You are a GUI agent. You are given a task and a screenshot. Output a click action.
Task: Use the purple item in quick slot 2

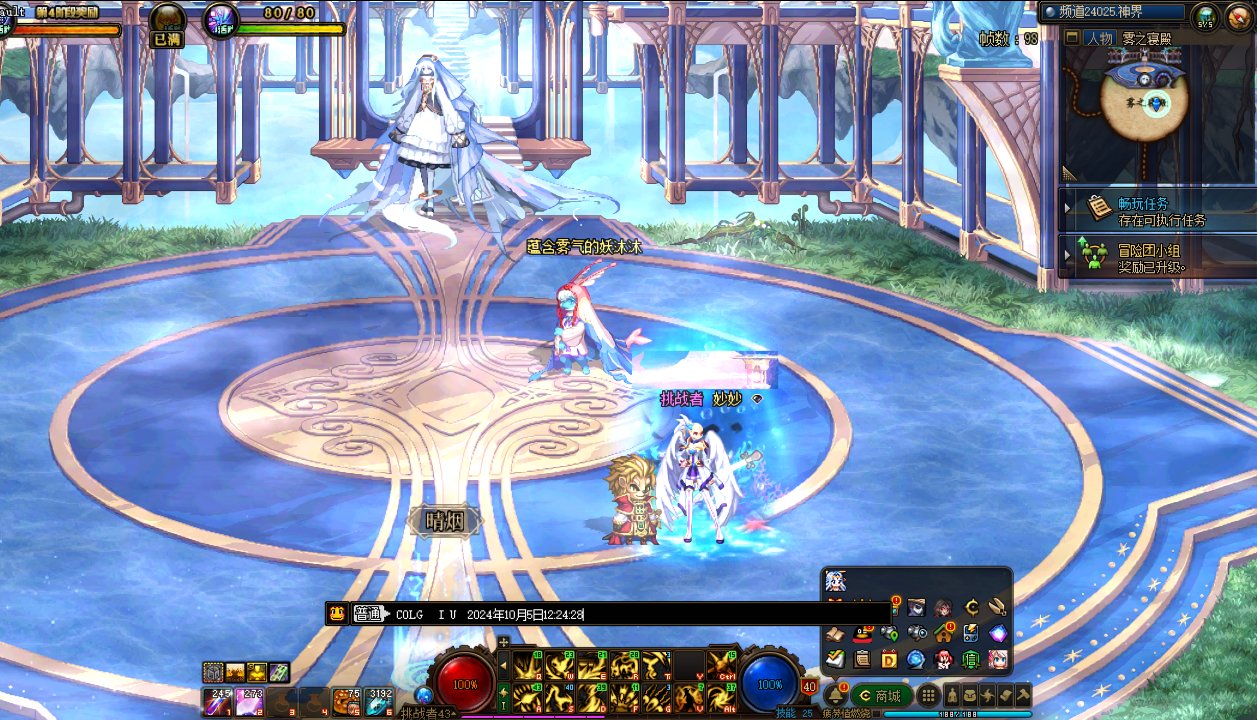tap(249, 701)
